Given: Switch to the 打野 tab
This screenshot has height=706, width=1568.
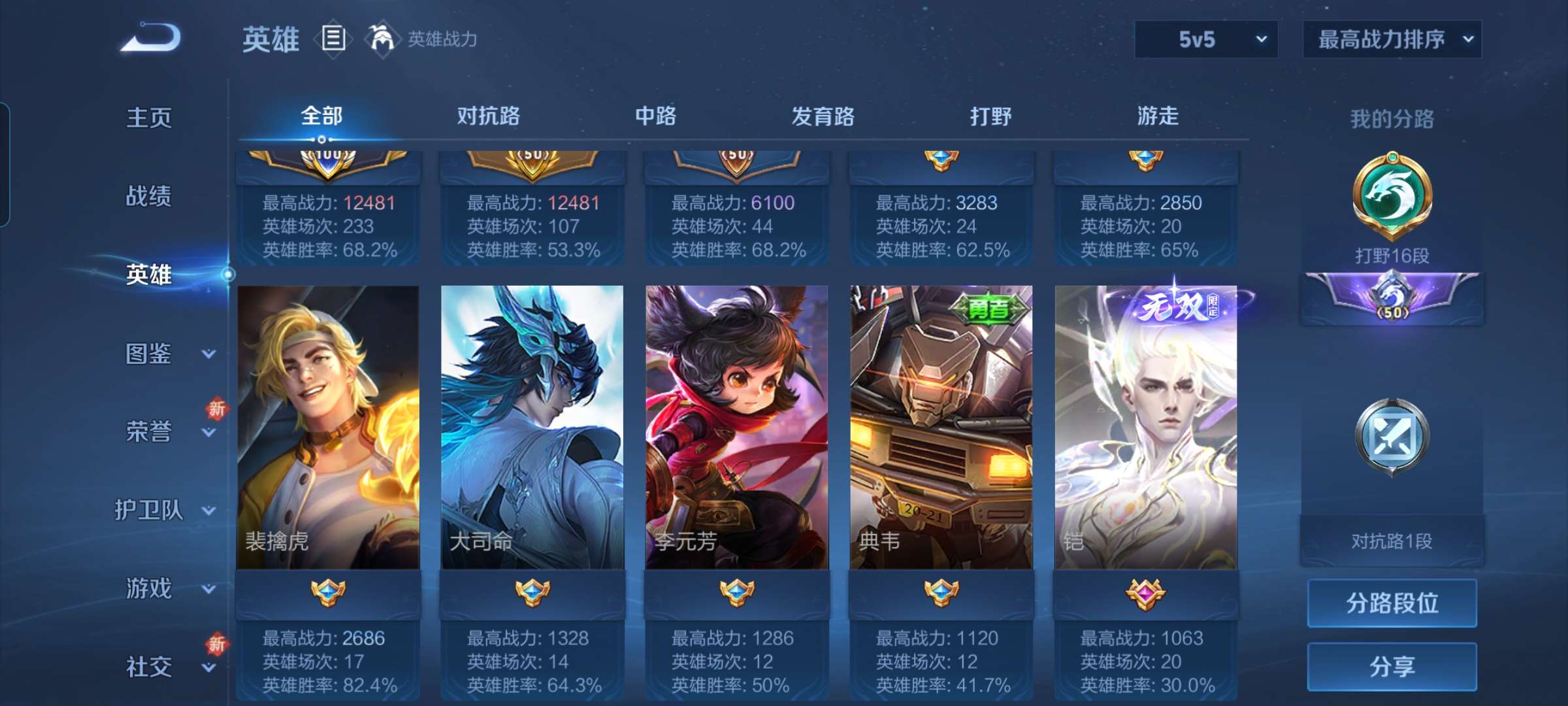Looking at the screenshot, I should coord(990,116).
